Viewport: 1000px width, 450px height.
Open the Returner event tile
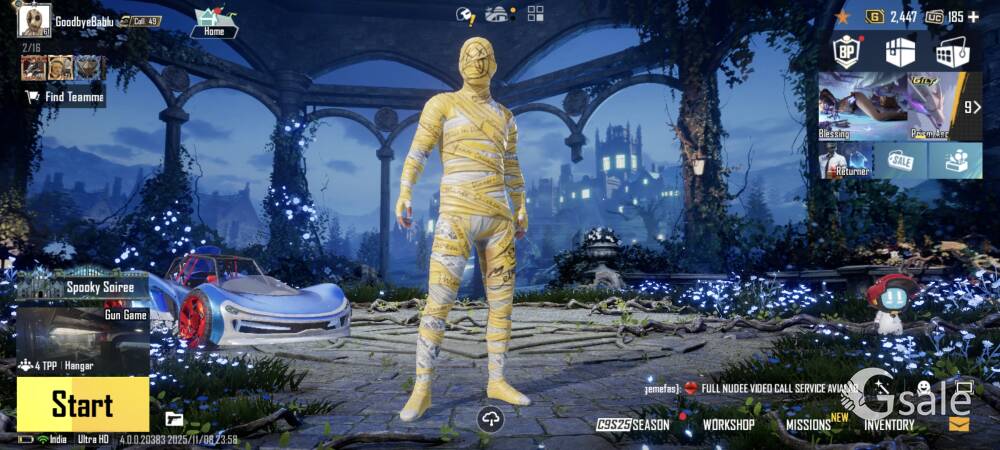coord(845,160)
